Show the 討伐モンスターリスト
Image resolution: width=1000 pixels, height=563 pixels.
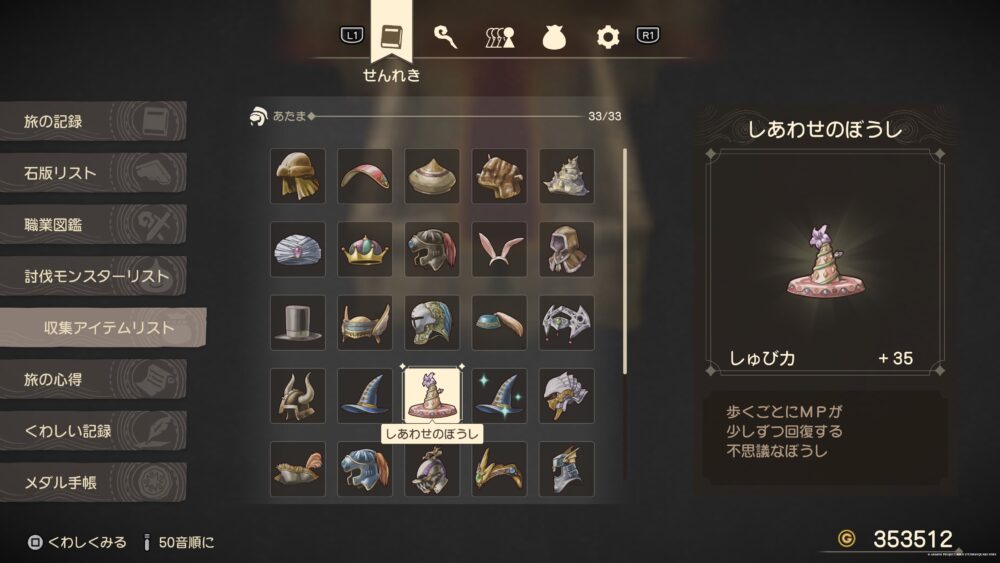coord(93,276)
